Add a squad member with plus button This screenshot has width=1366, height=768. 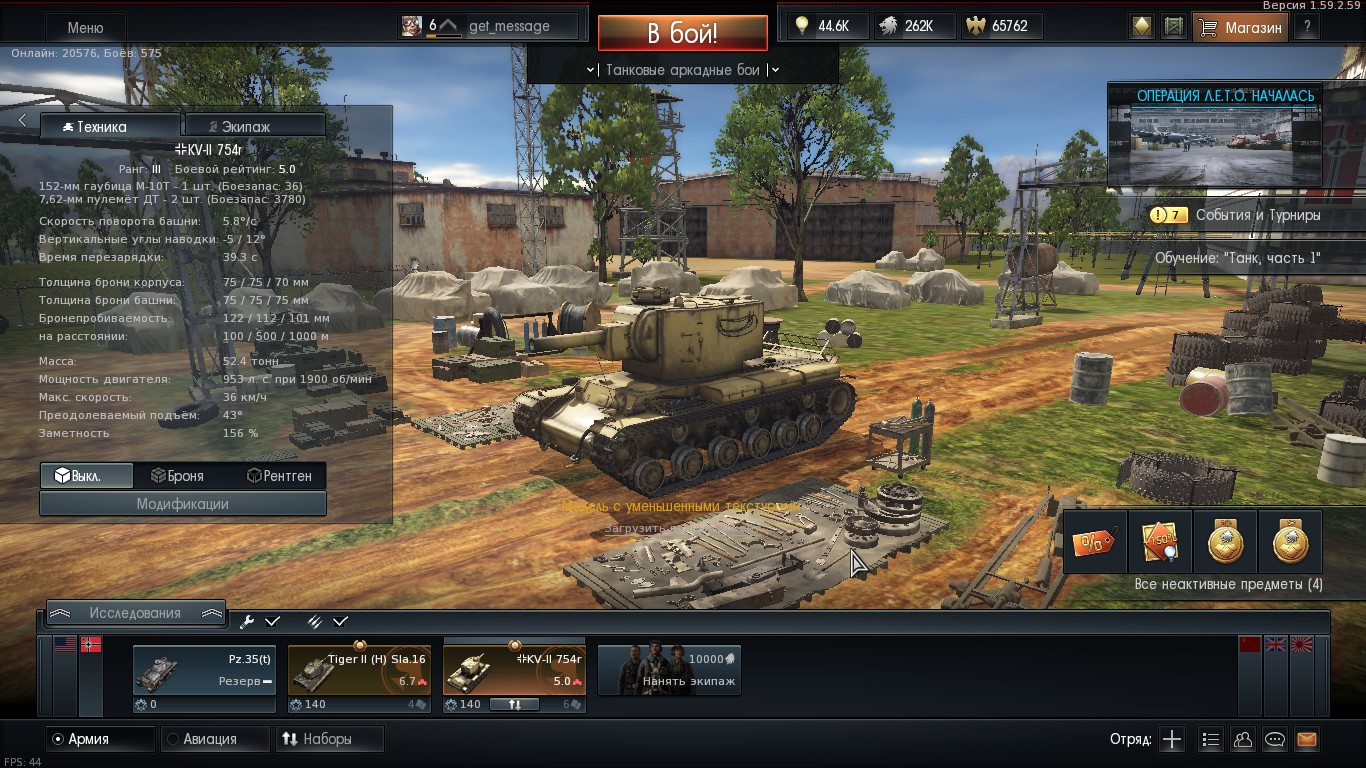tap(1172, 740)
